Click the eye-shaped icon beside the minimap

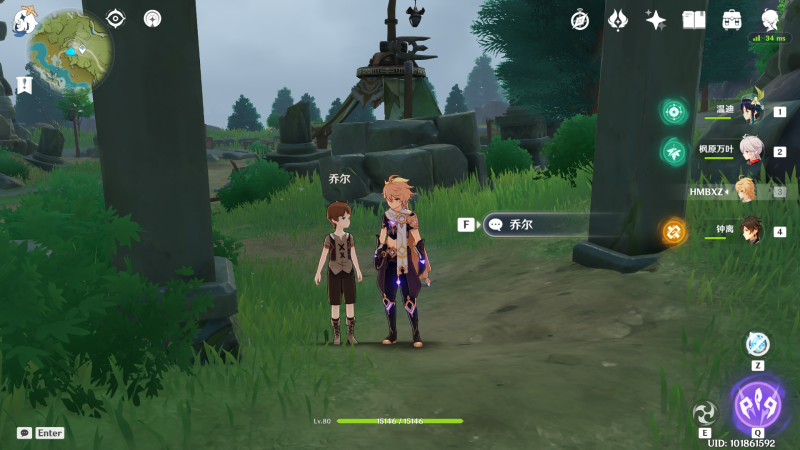[x=116, y=18]
